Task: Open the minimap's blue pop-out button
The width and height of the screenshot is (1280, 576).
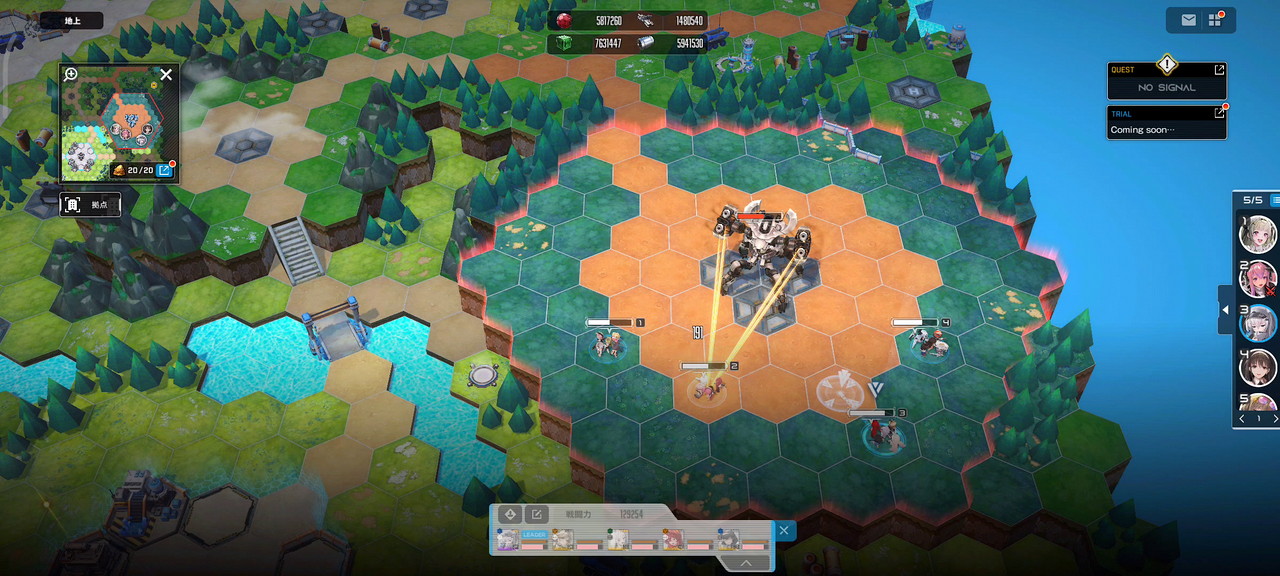Action: point(165,171)
